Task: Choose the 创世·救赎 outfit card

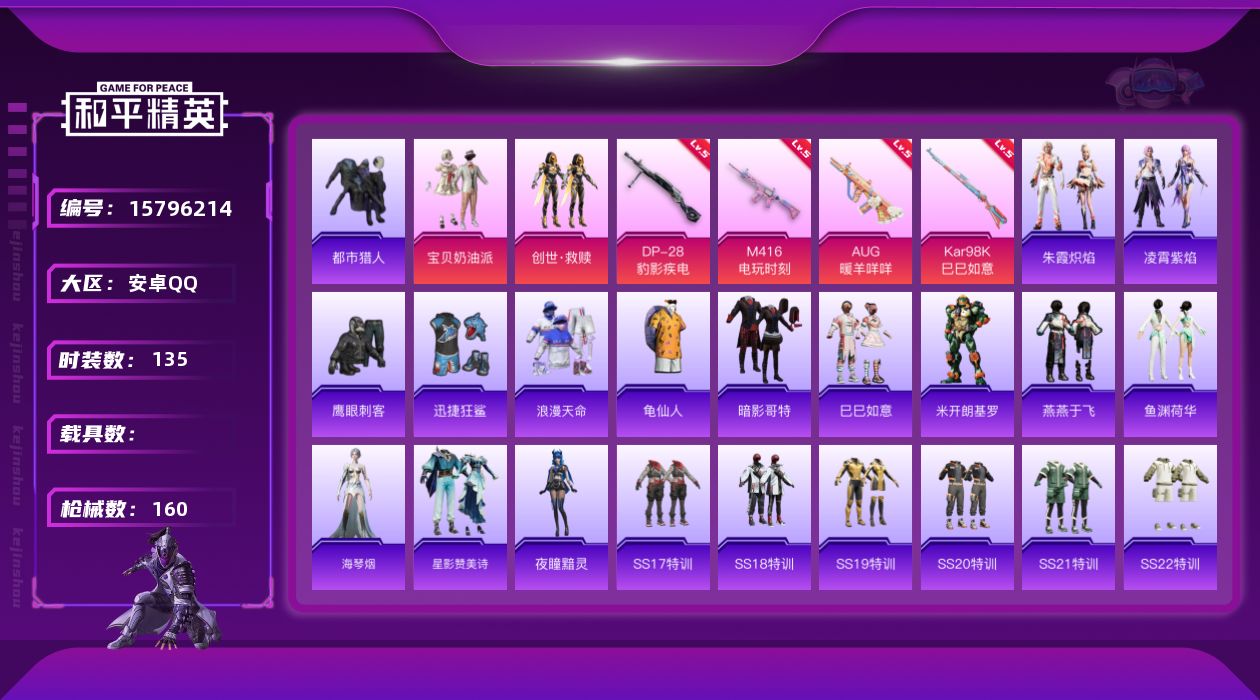Action: coord(561,211)
